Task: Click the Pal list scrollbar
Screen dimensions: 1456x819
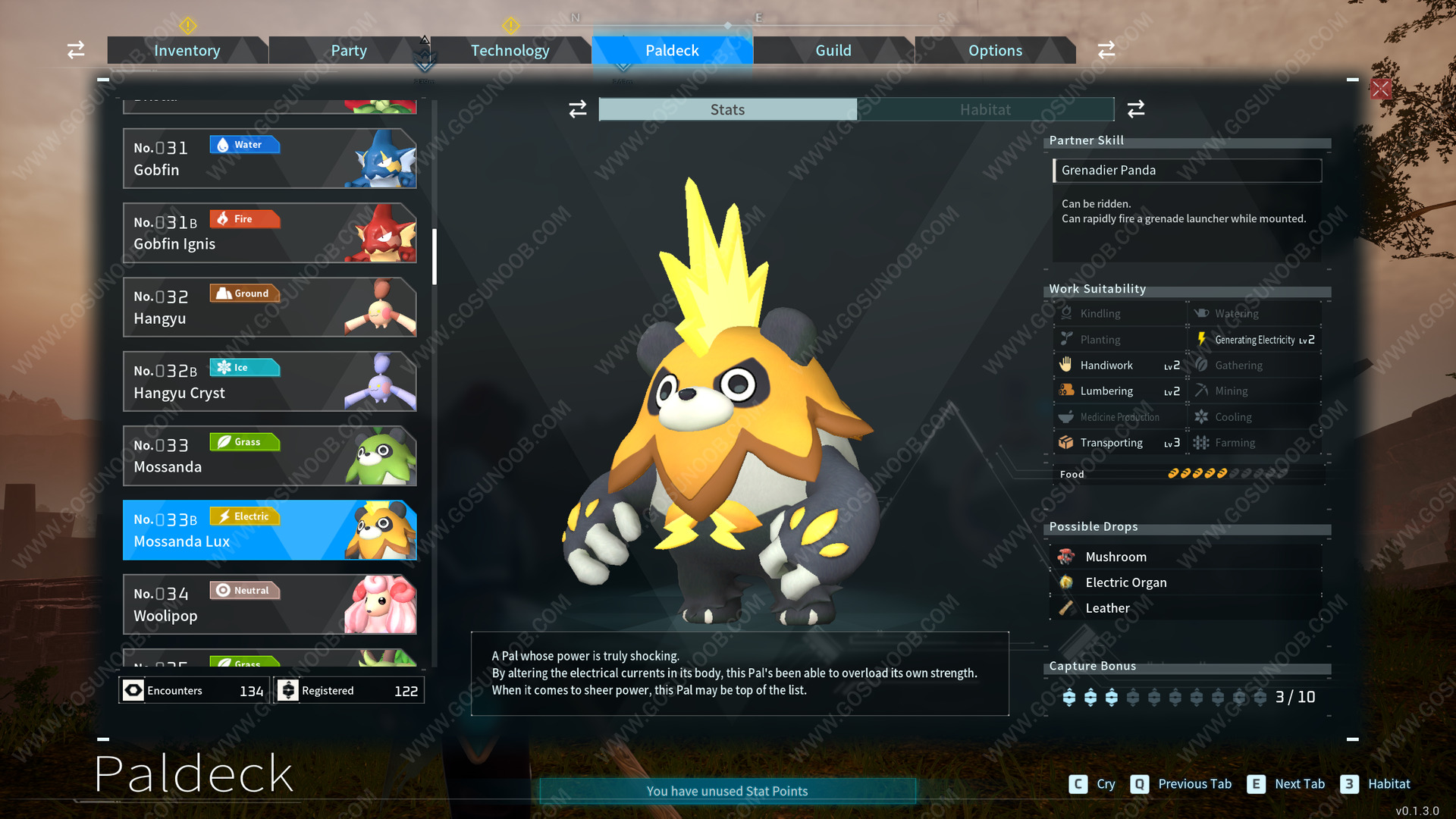Action: (435, 256)
